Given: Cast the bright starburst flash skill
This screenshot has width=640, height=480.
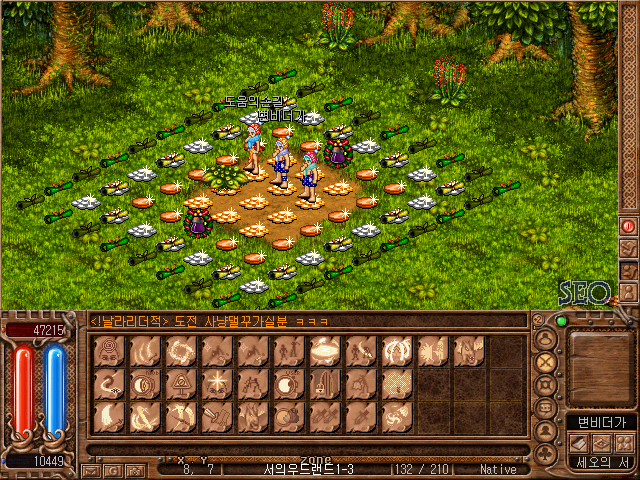Looking at the screenshot, I should pyautogui.click(x=217, y=383).
